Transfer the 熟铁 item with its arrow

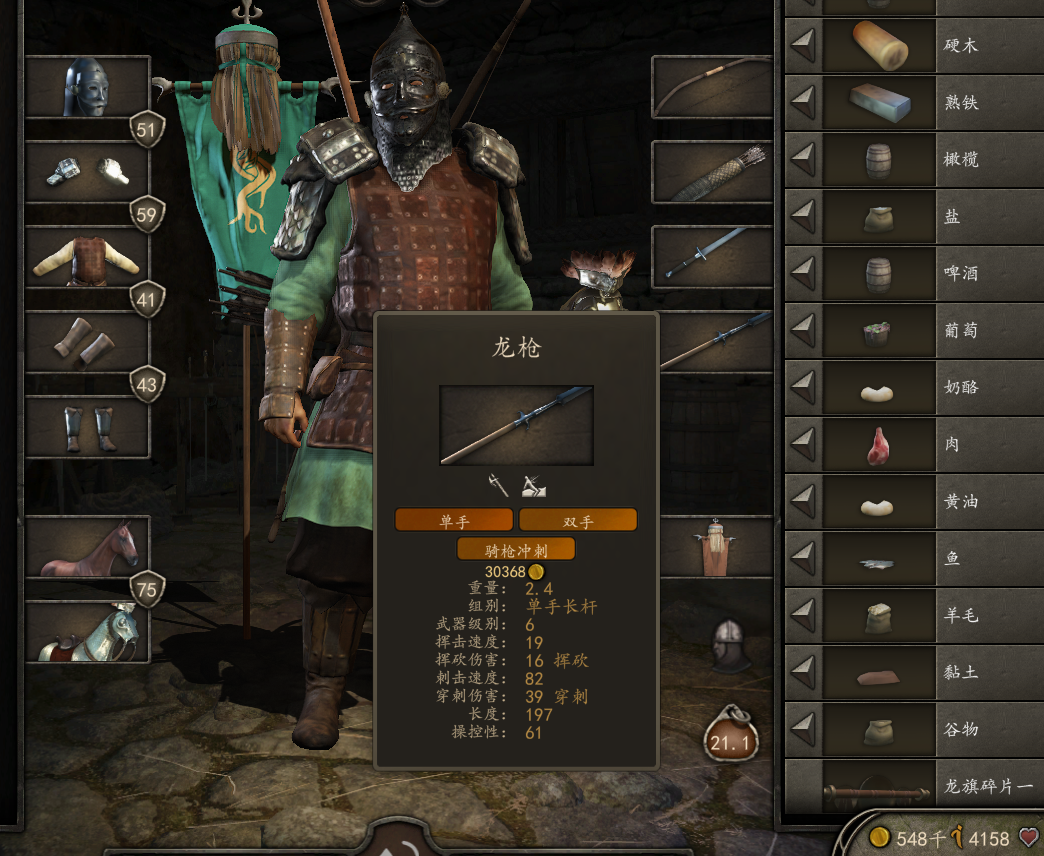click(x=804, y=102)
